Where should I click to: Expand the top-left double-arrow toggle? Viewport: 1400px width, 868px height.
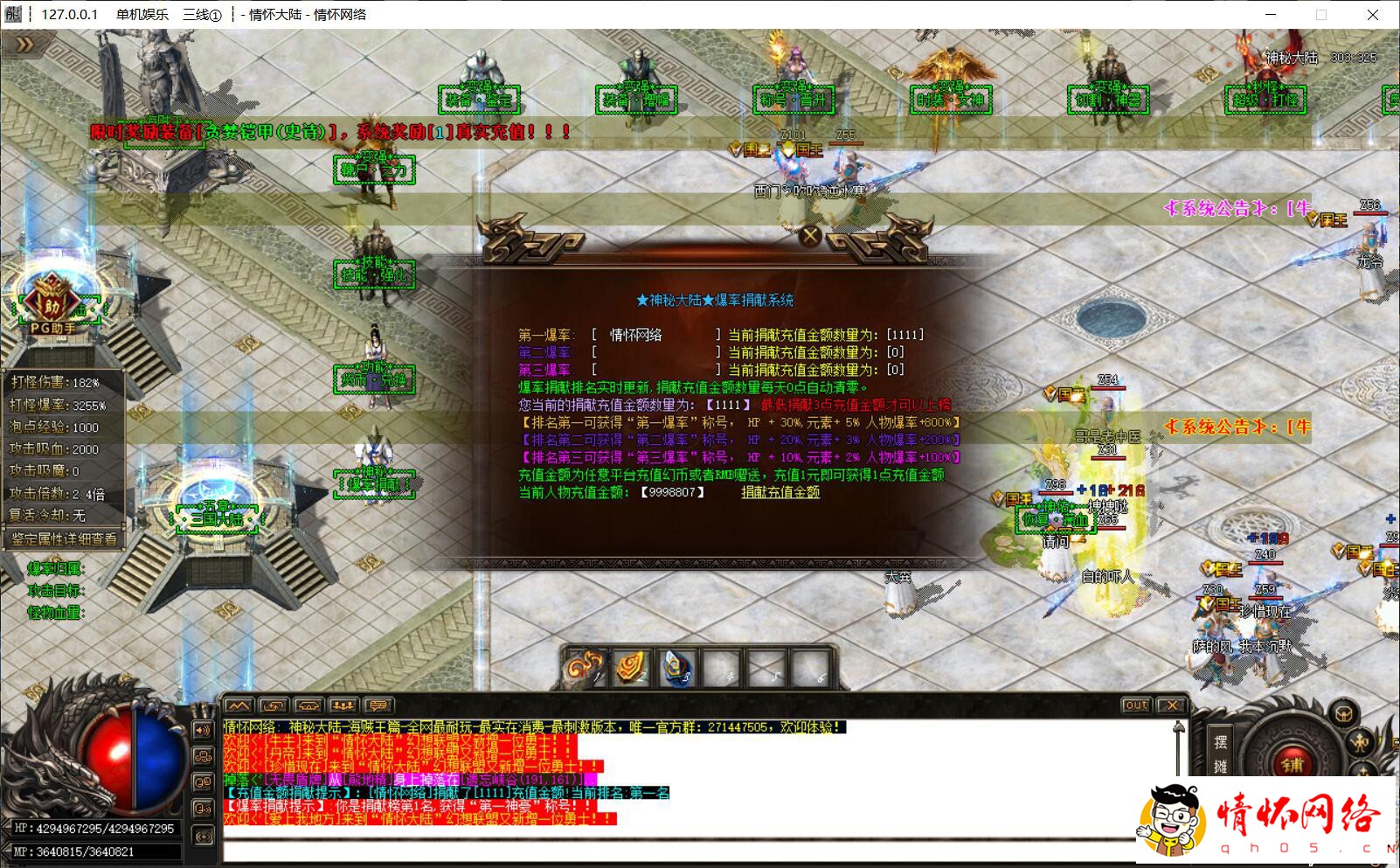click(24, 45)
